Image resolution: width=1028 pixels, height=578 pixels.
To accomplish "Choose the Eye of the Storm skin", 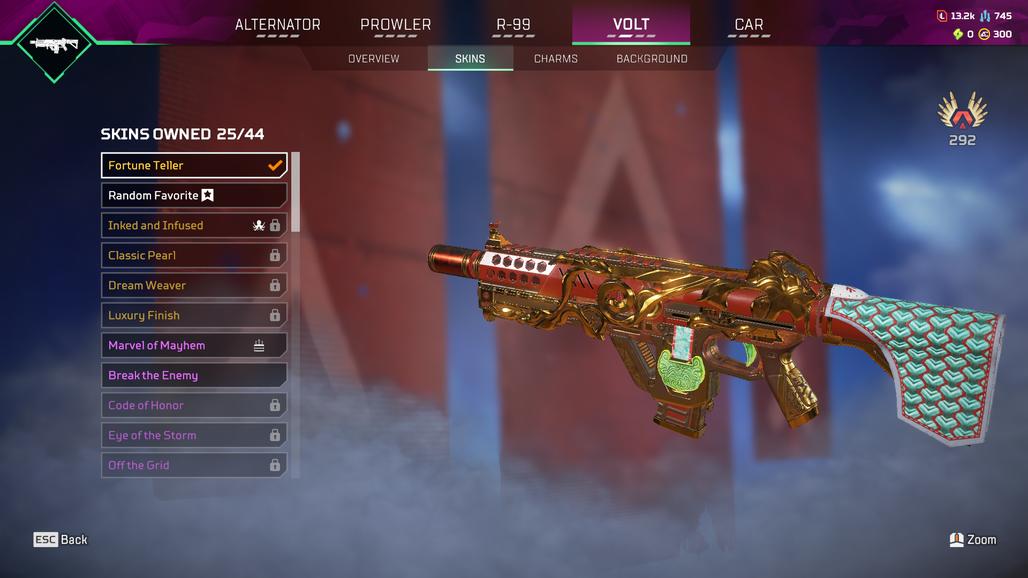I will pos(194,435).
